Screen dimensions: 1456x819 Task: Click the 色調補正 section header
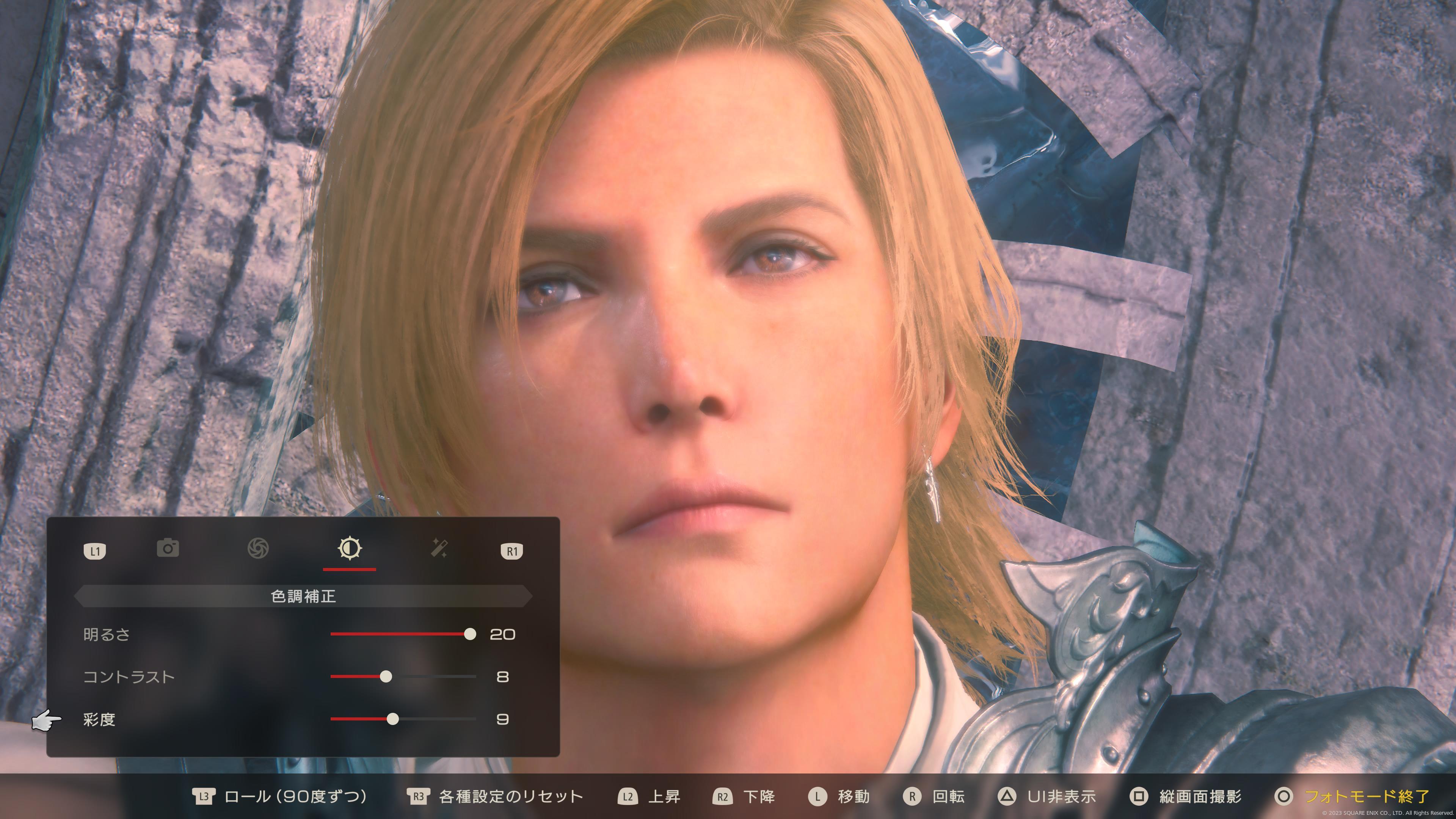(x=303, y=596)
